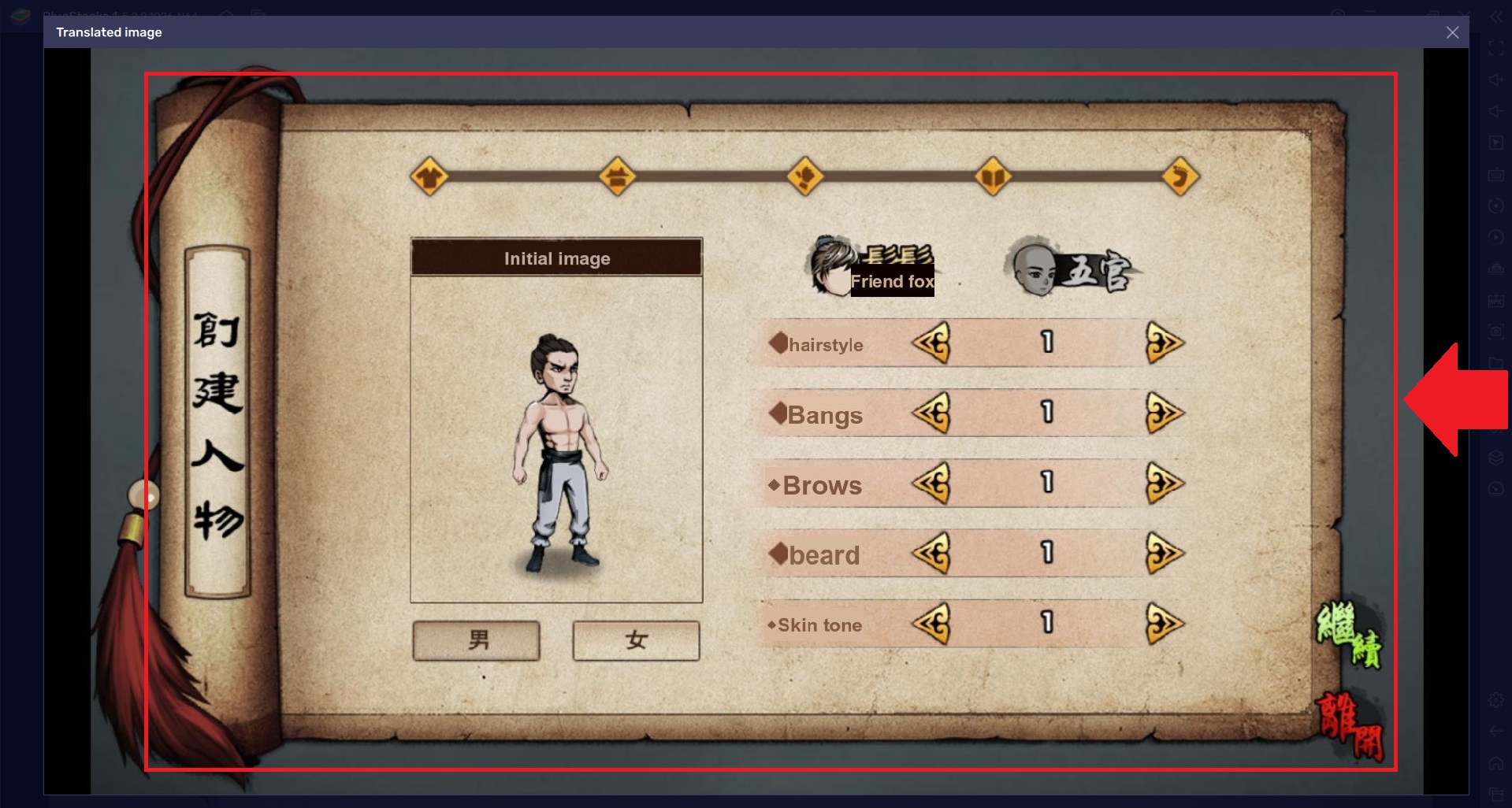
Task: Select the 女 female character option
Action: click(636, 640)
